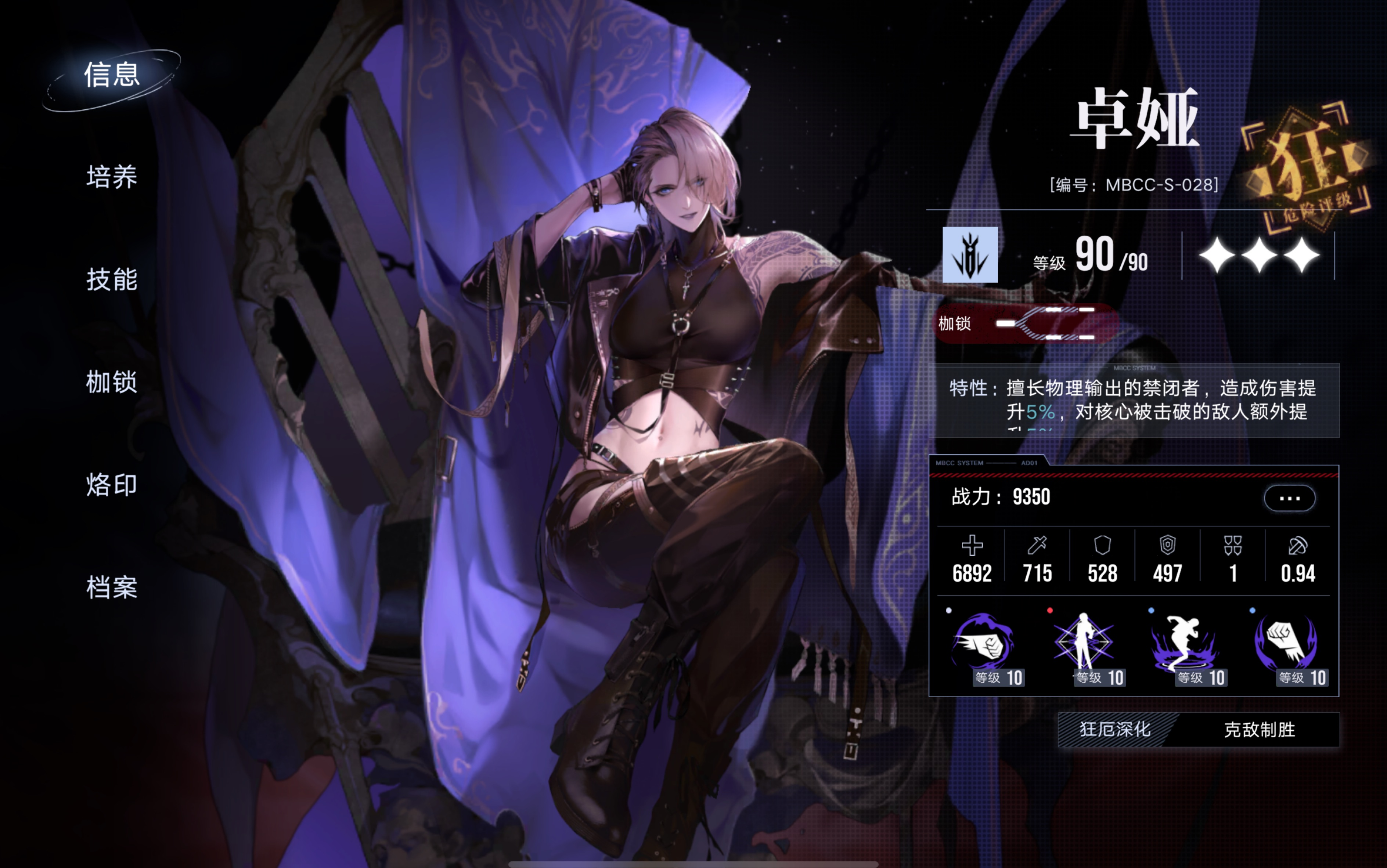
Task: View the 档案 archive tab
Action: (x=112, y=587)
